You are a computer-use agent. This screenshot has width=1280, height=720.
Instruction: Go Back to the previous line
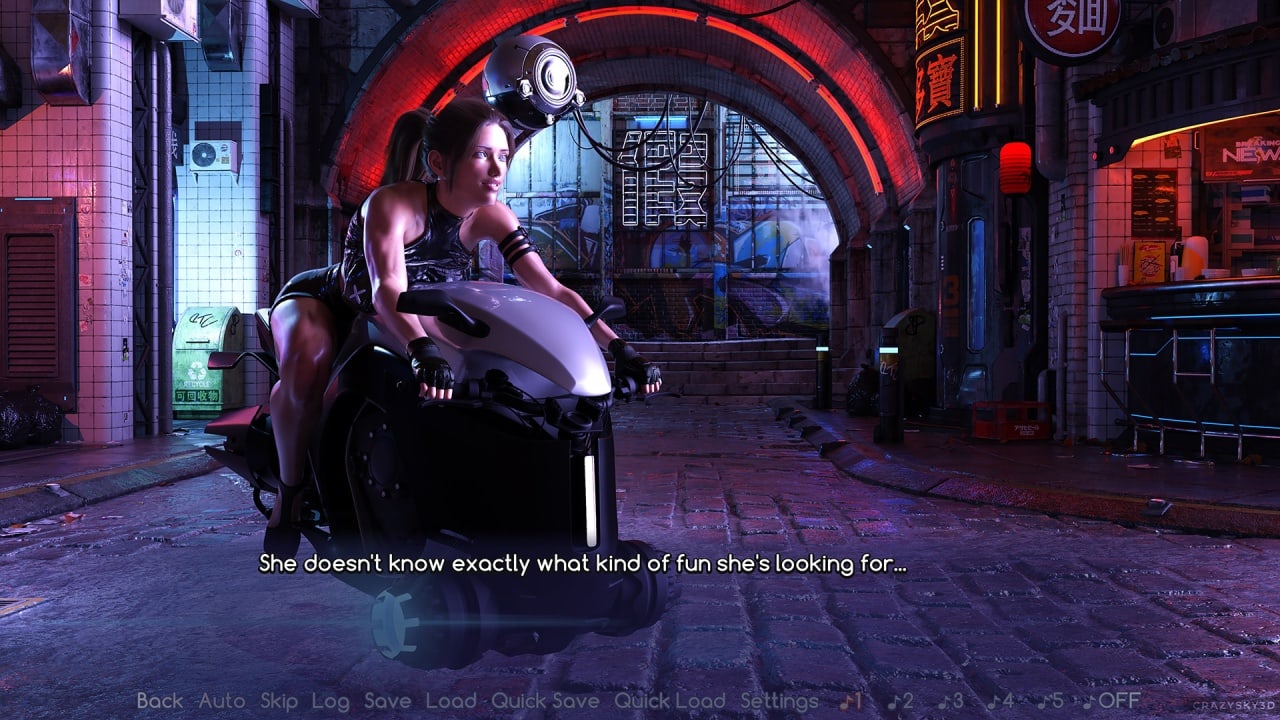pyautogui.click(x=160, y=701)
